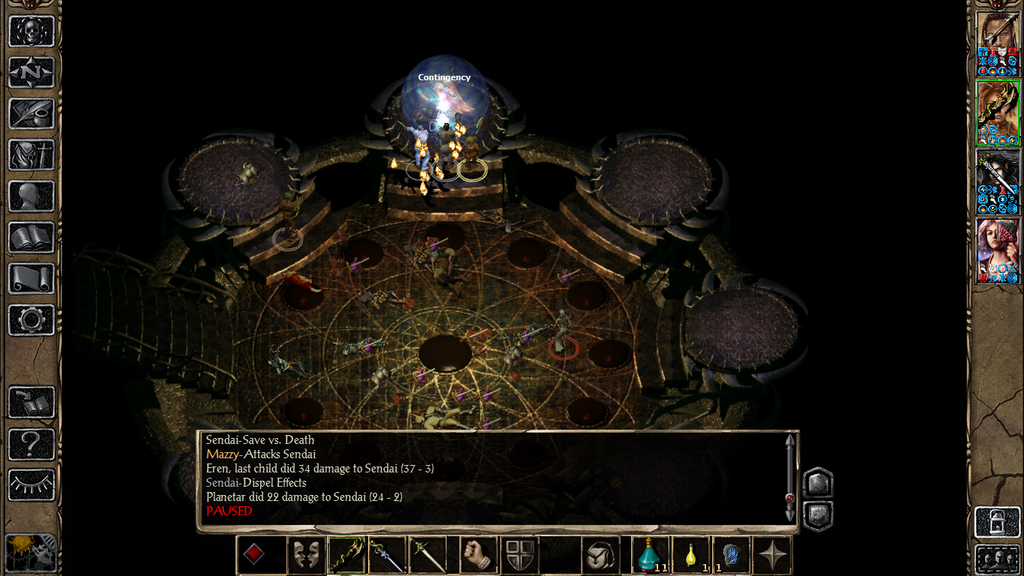Use the yellow potion quick item
Screen dimensions: 1024x576
[x=690, y=555]
